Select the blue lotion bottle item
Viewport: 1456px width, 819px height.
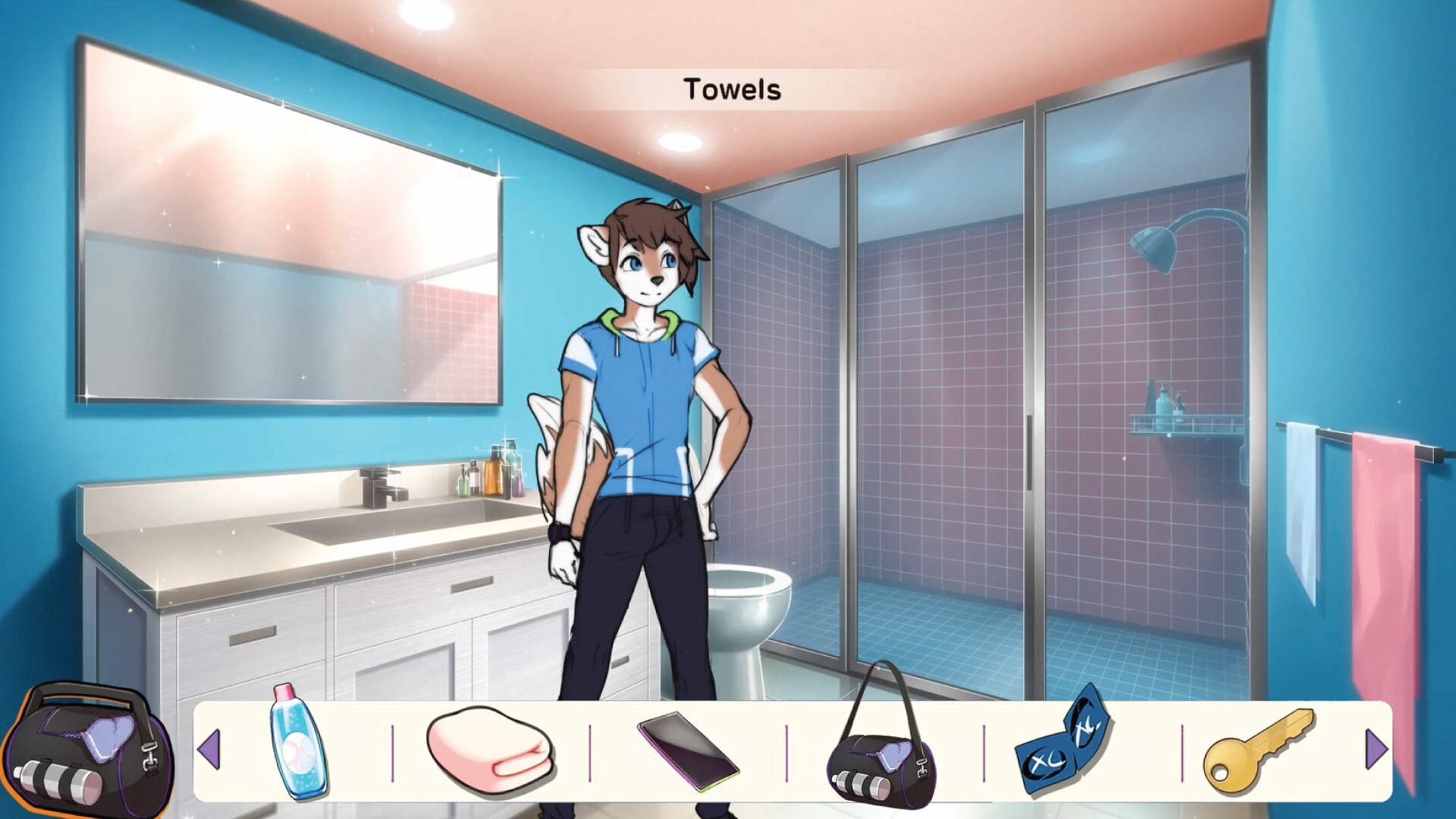(297, 741)
